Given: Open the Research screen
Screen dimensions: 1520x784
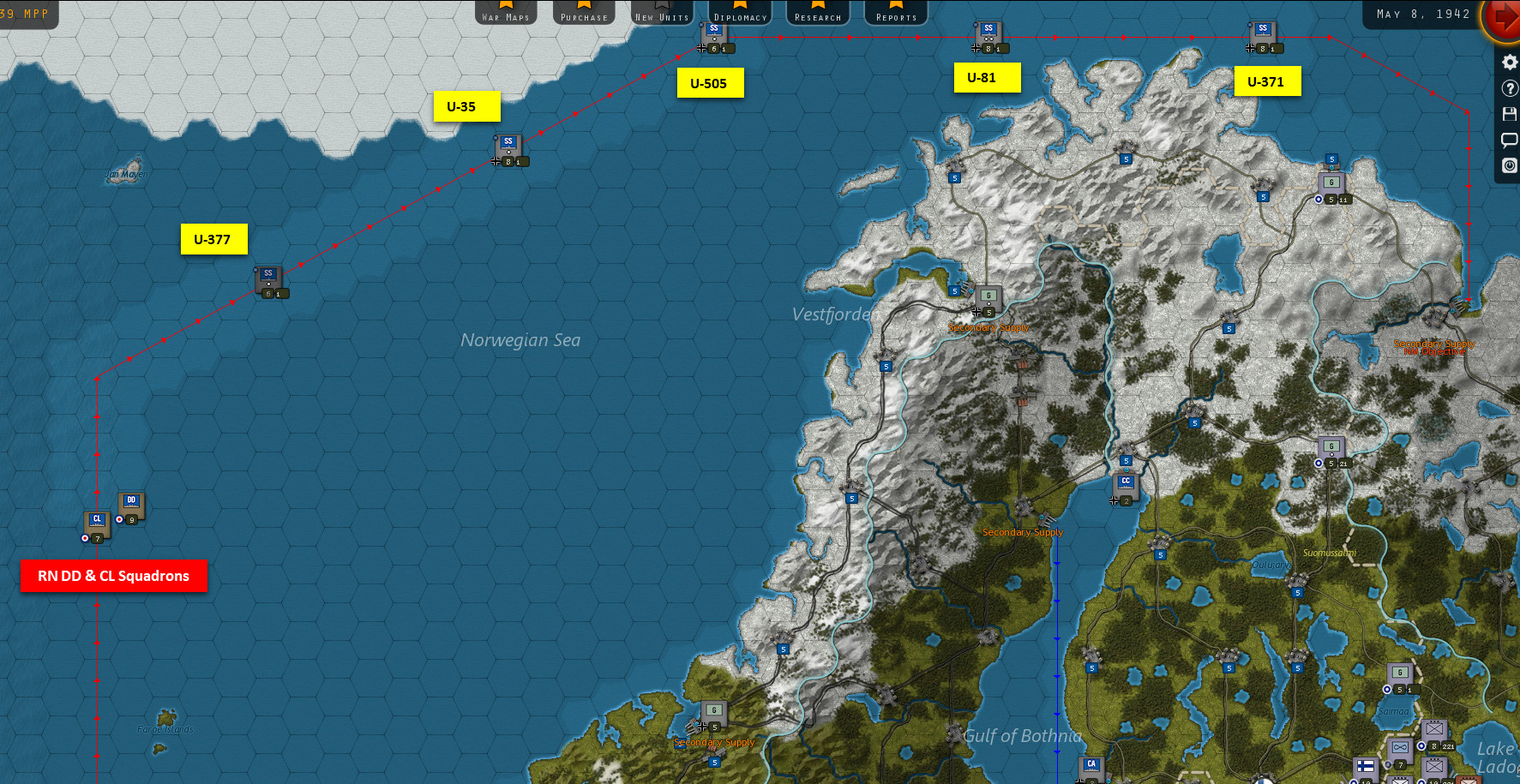Looking at the screenshot, I should click(x=818, y=12).
